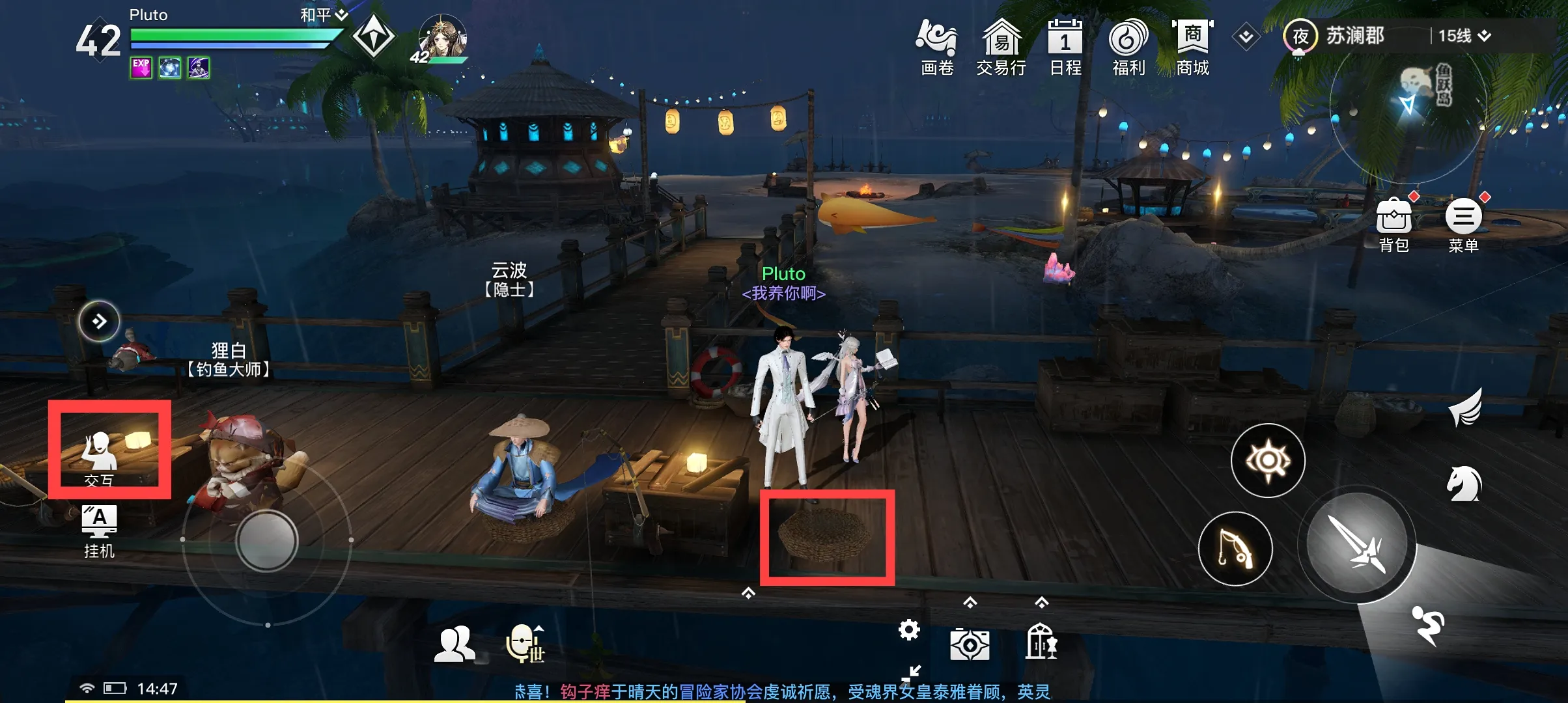Change the 和平 peace mode dropdown
1568x703 pixels.
pyautogui.click(x=324, y=15)
